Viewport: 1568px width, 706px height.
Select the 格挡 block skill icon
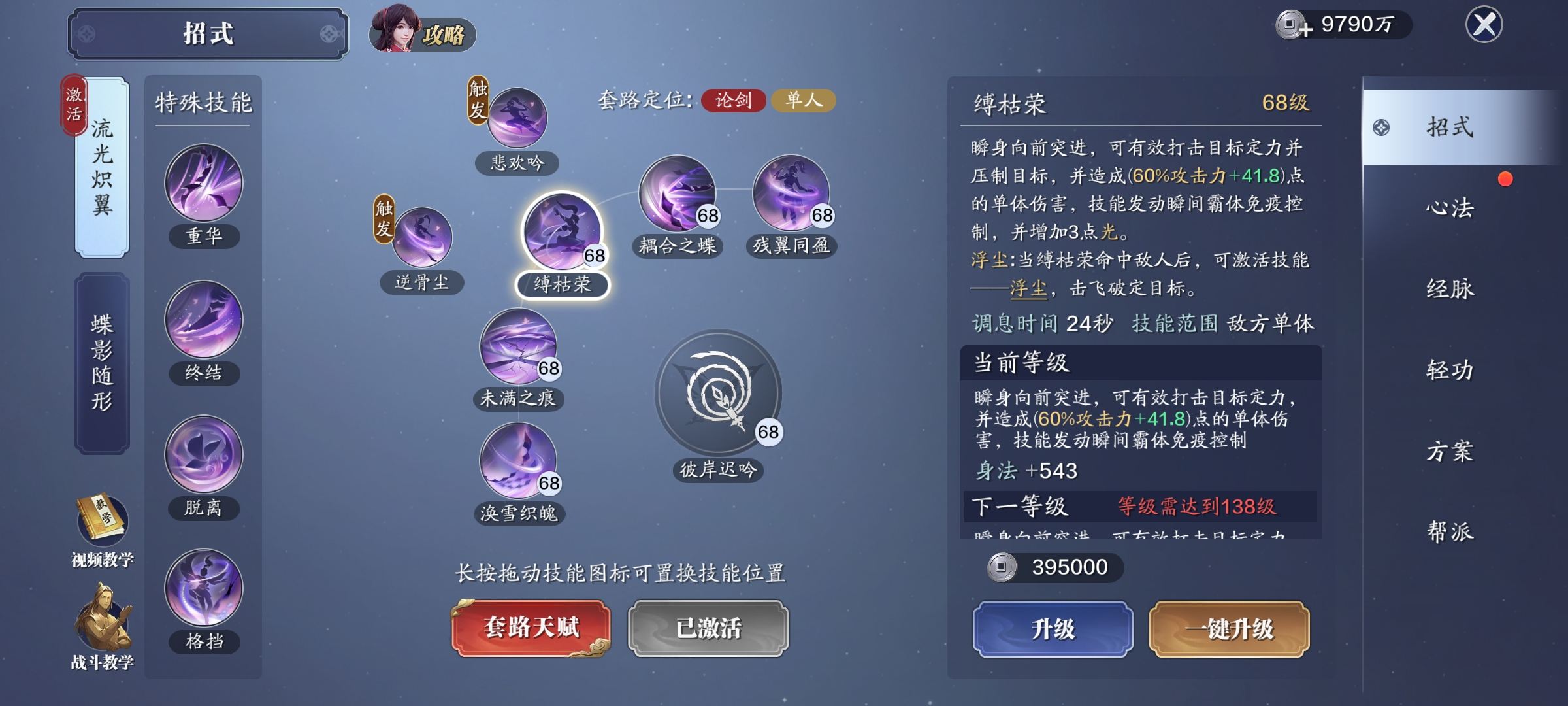pos(204,588)
